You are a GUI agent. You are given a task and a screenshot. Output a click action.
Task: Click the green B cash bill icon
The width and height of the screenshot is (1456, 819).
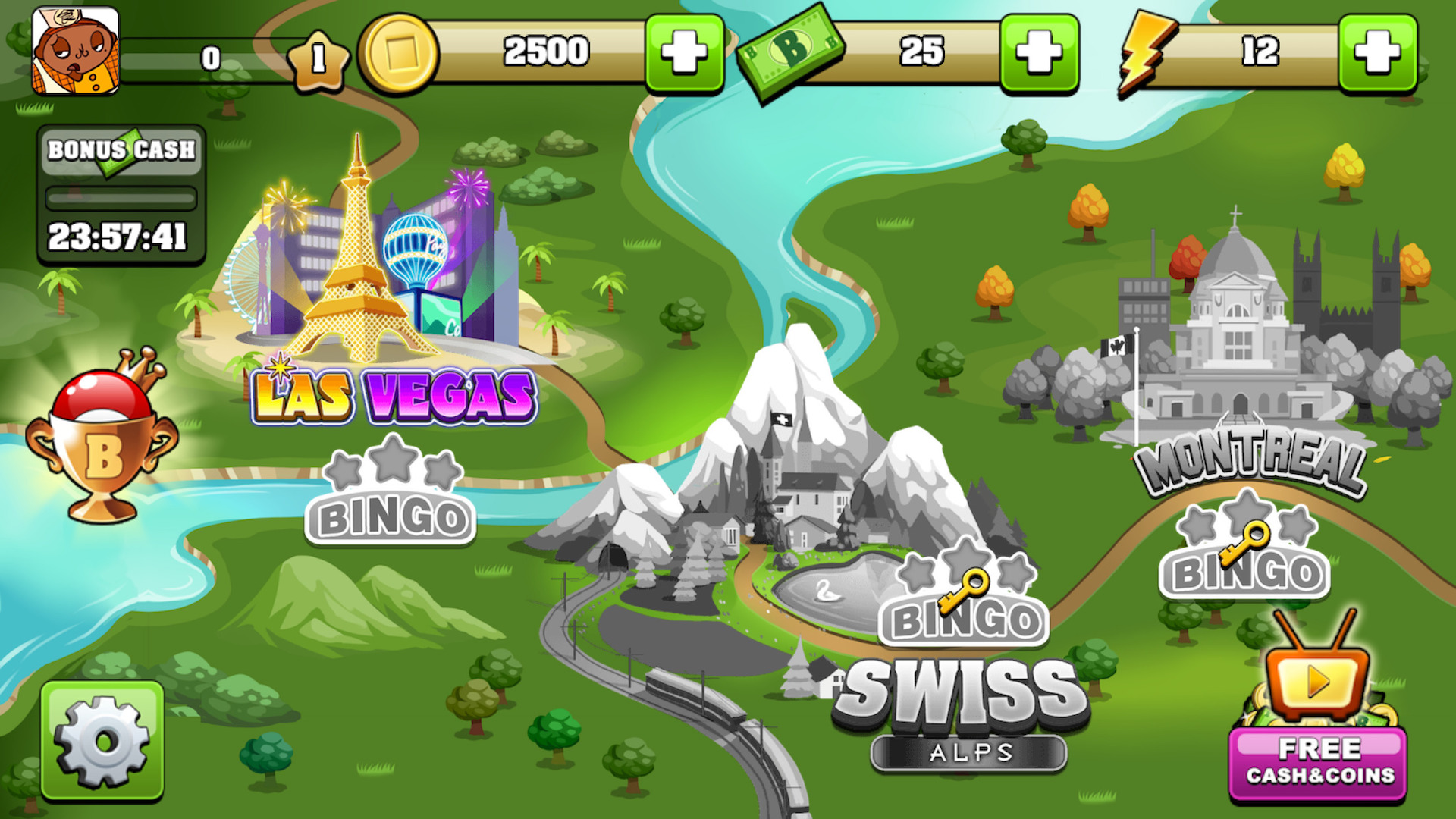click(789, 53)
